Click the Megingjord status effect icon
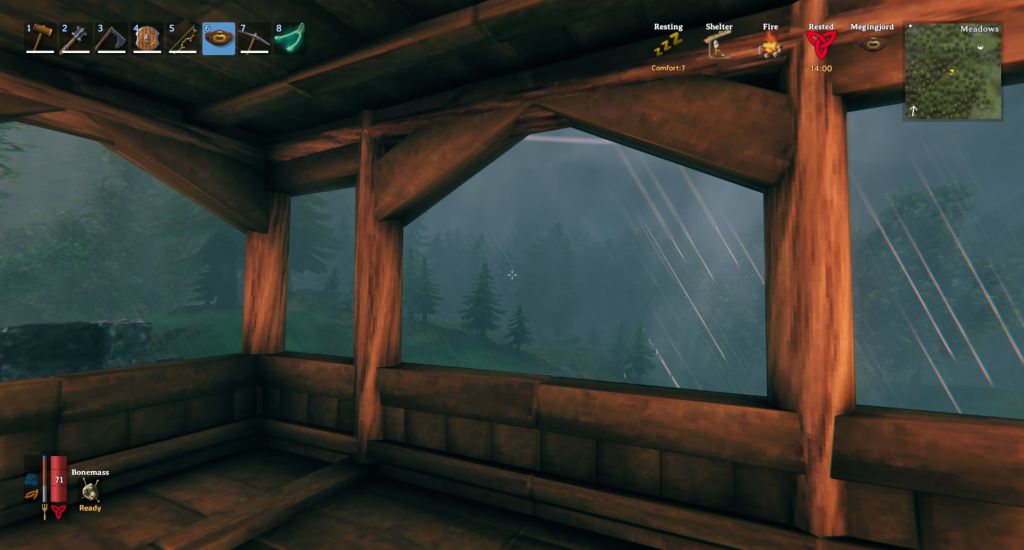1024x550 pixels. pyautogui.click(x=872, y=44)
